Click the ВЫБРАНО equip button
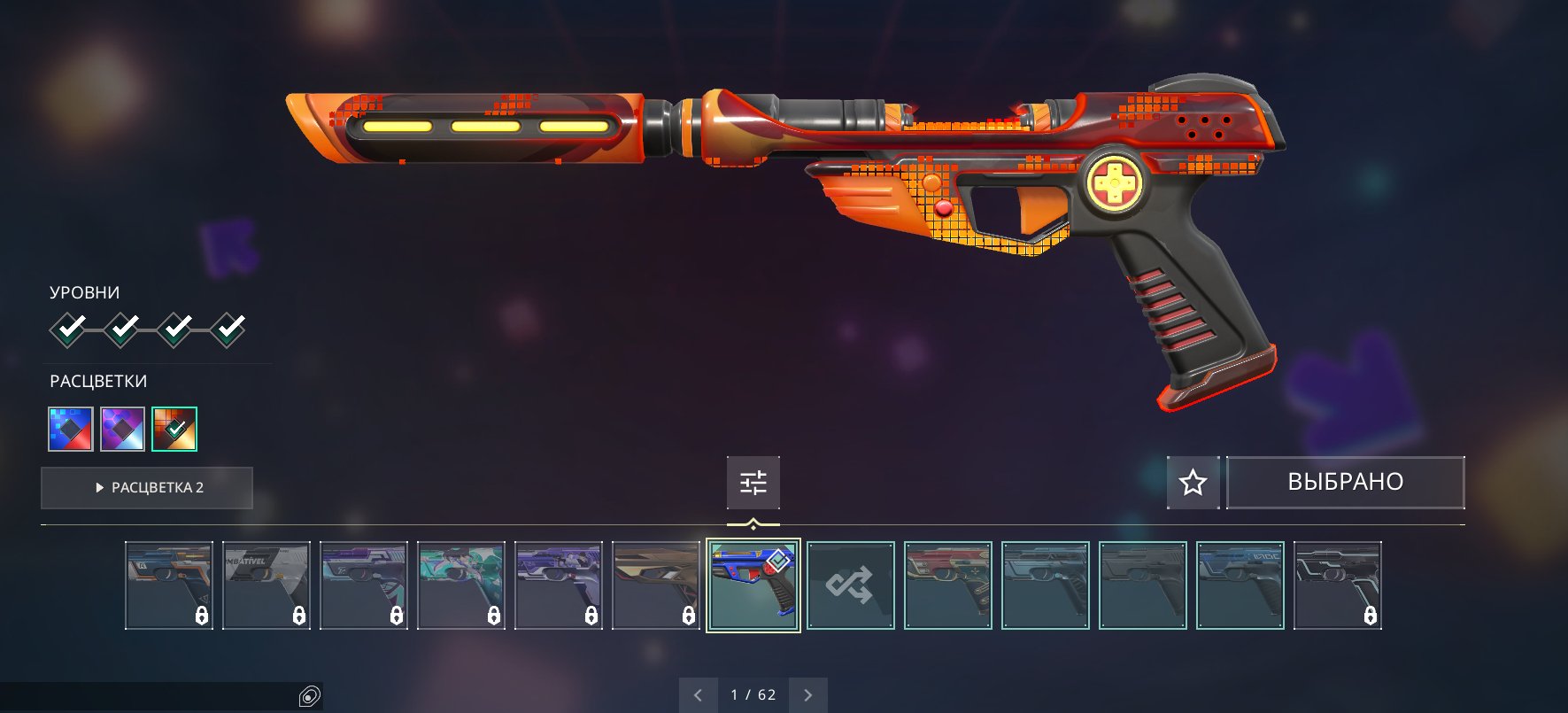The image size is (1568, 713). 1345,482
